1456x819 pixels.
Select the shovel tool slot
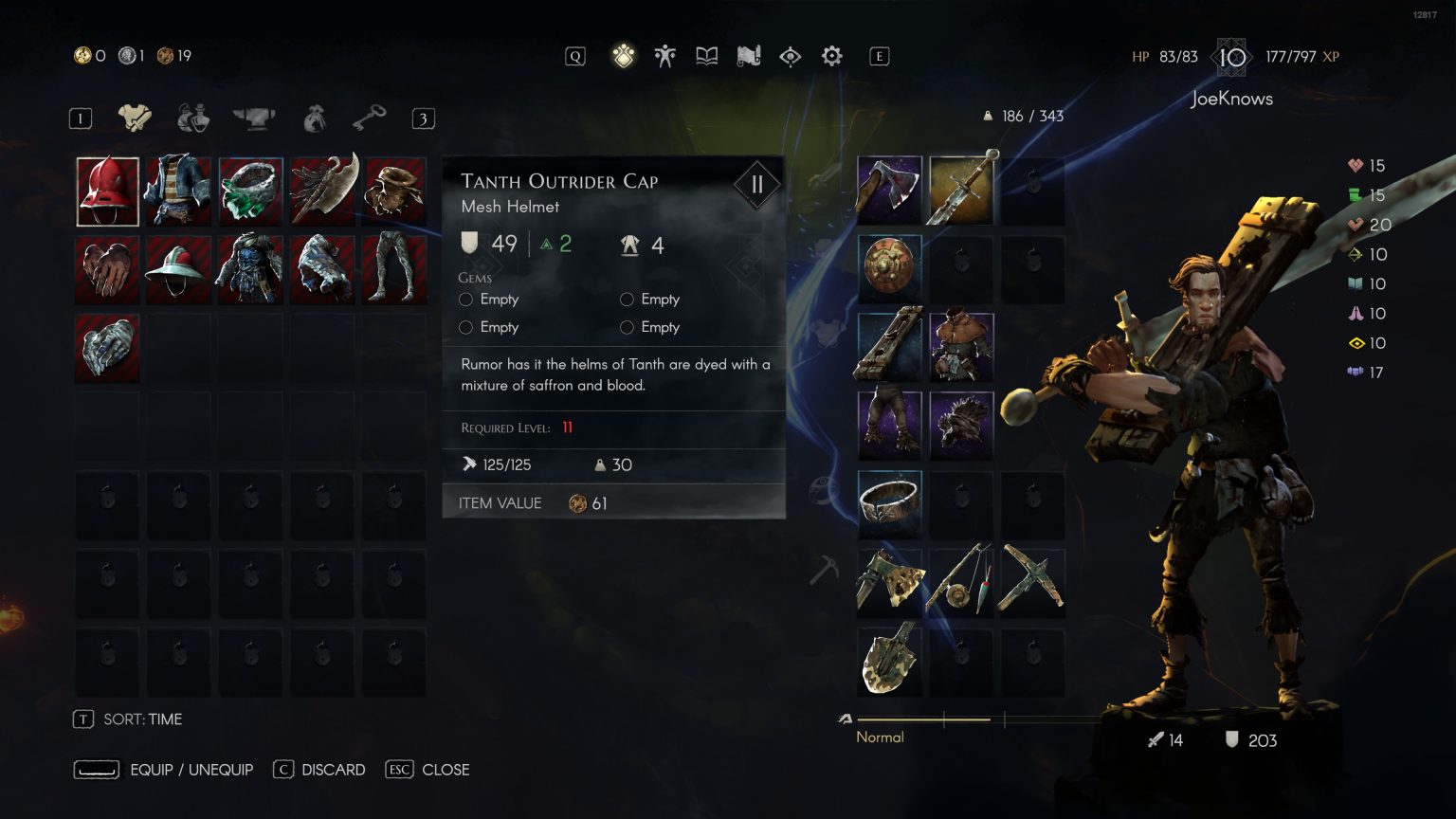889,658
